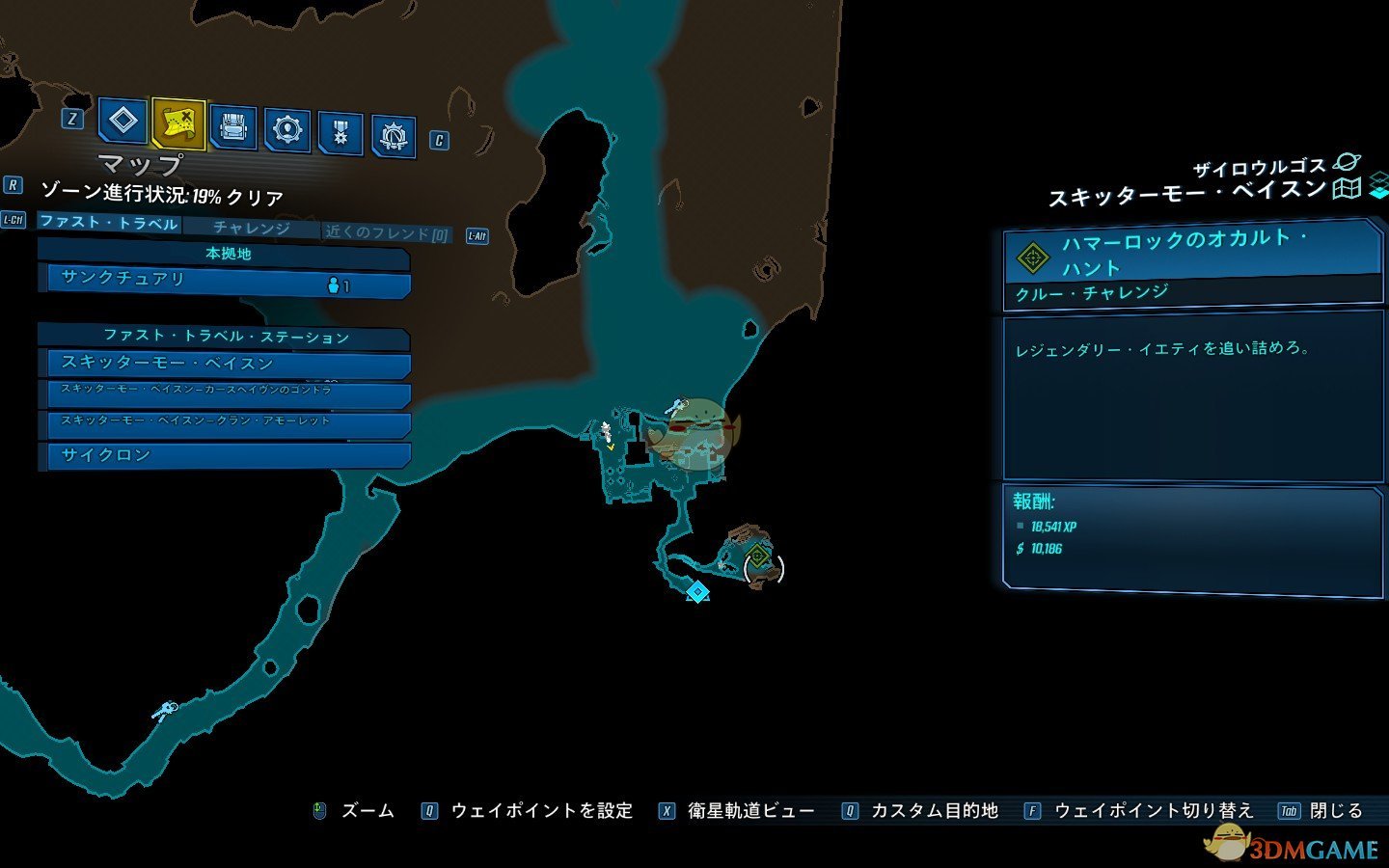Open the medal Guardian Rank tab

point(340,134)
